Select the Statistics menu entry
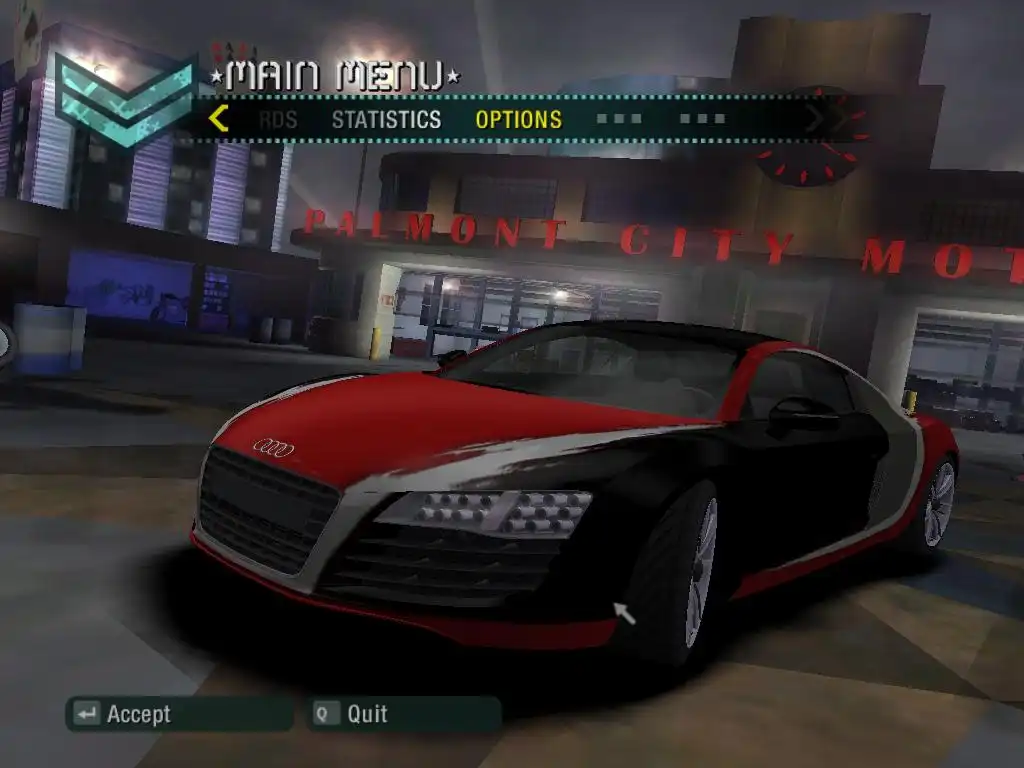1024x768 pixels. (x=386, y=120)
